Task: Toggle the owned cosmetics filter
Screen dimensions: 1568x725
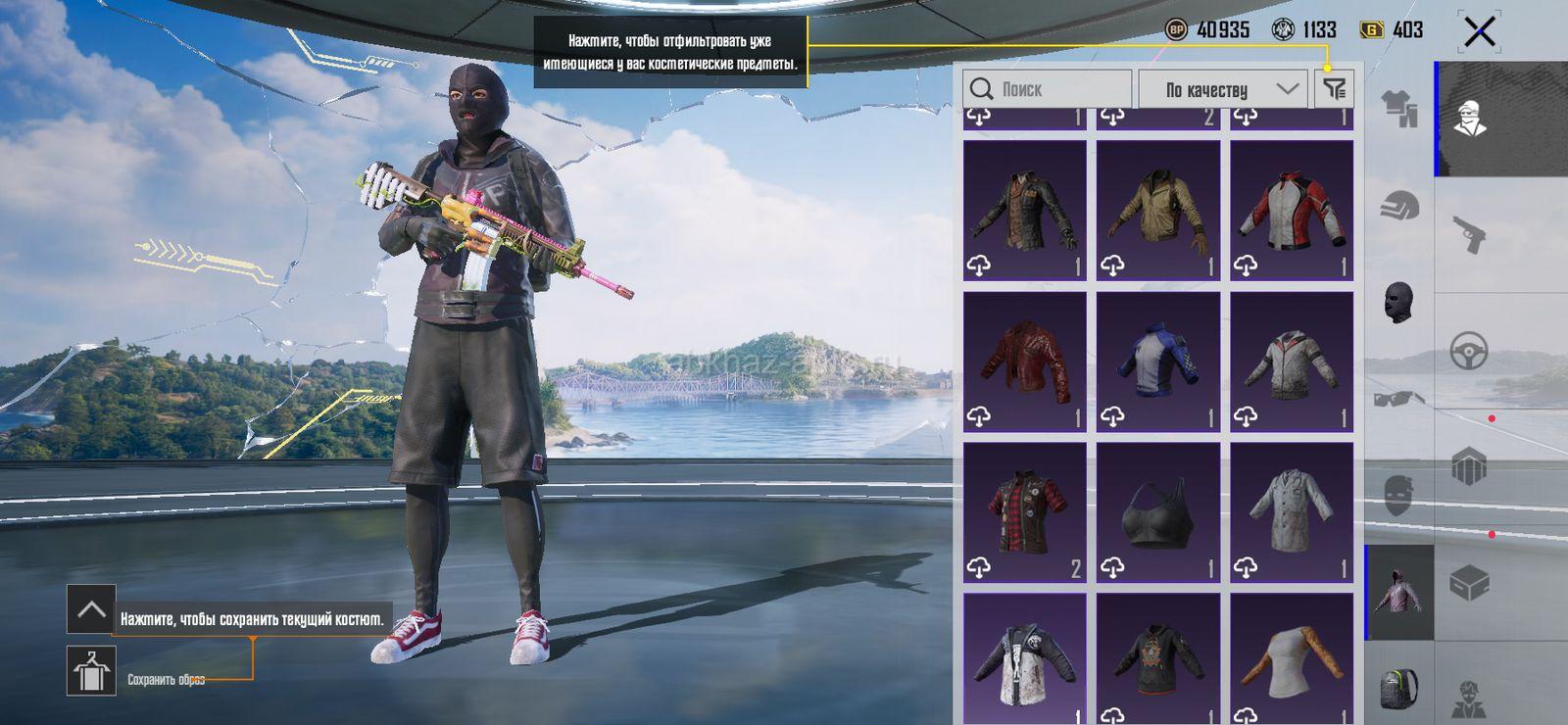Action: 1334,89
